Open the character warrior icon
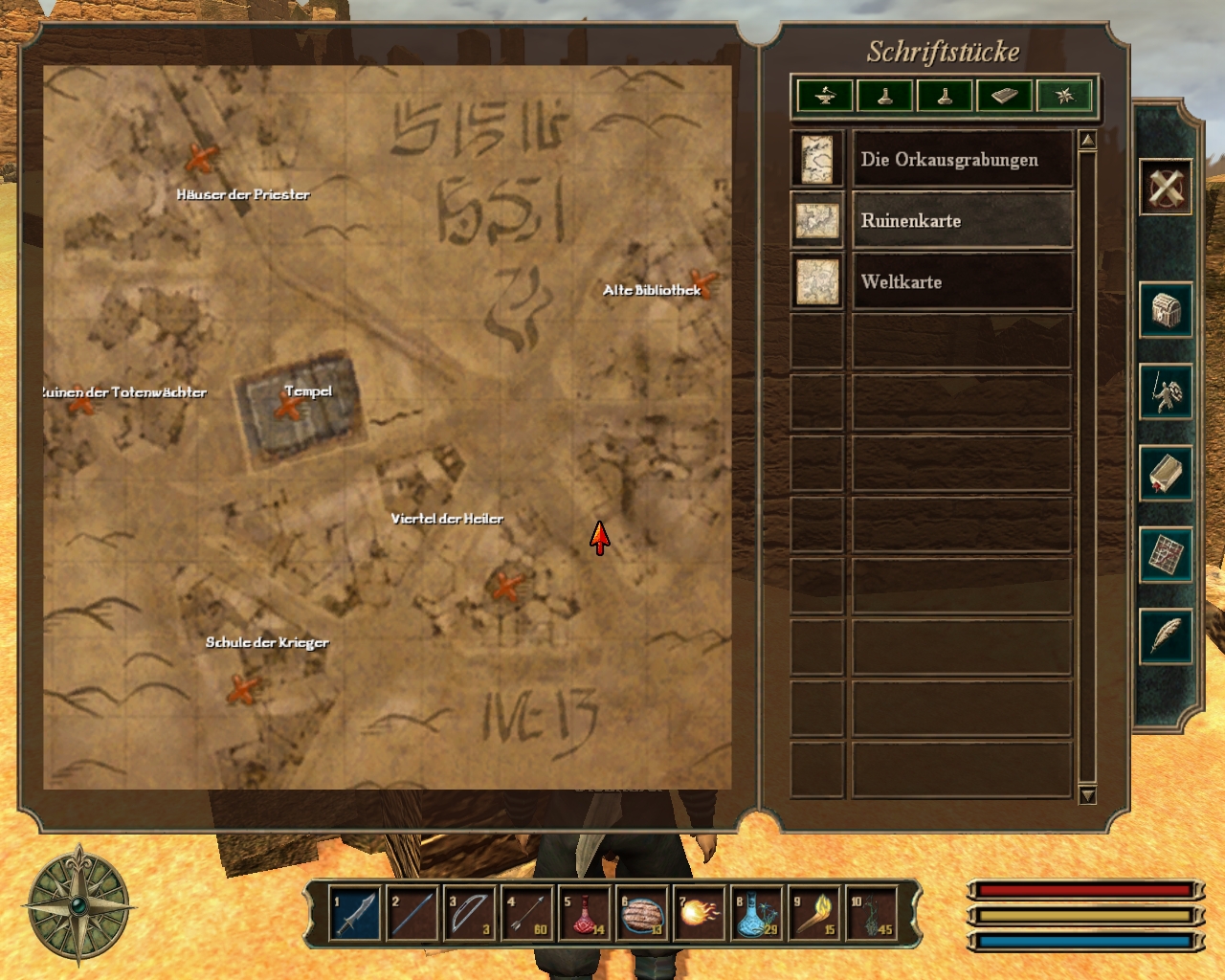 coord(1166,391)
